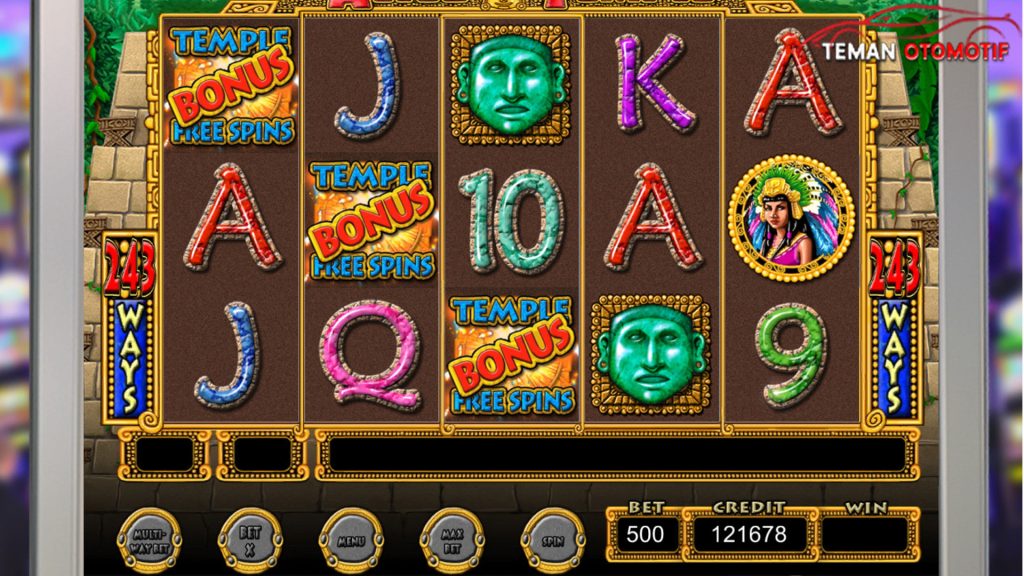This screenshot has height=576, width=1024.
Task: Choose the Bet X button
Action: click(x=250, y=540)
